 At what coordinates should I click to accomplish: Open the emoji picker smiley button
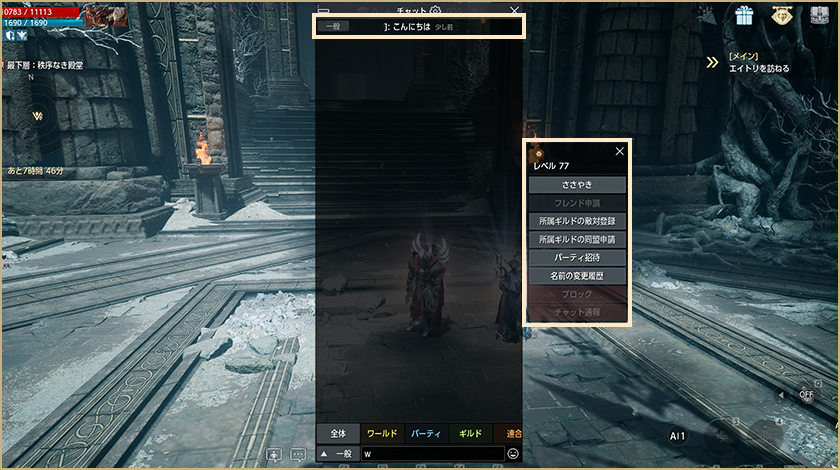[x=513, y=454]
